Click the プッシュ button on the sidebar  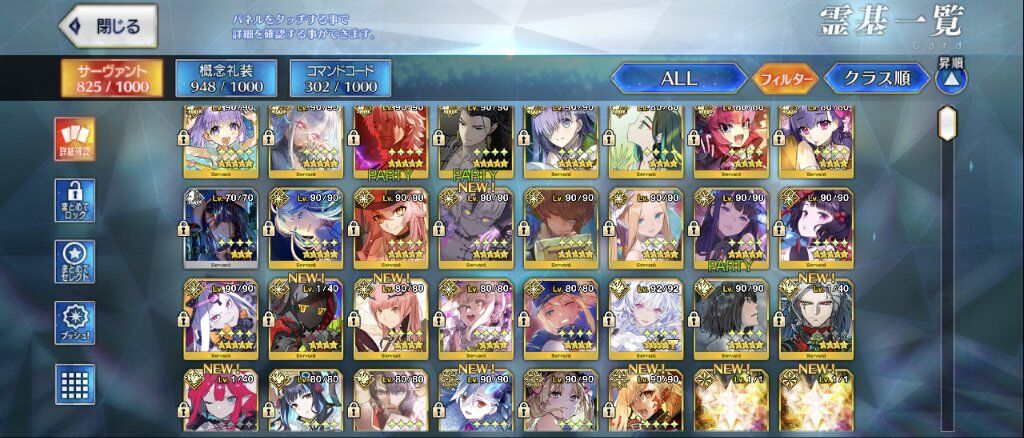(74, 322)
